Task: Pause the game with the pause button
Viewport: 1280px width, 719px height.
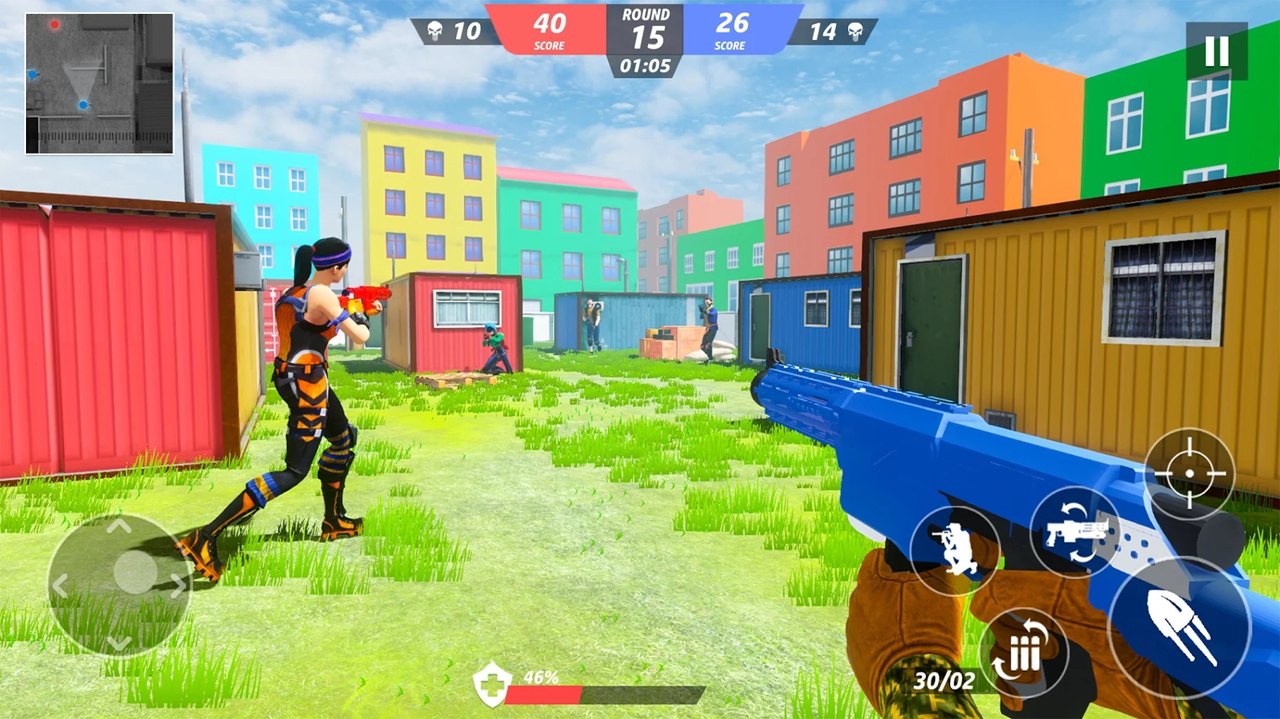Action: 1216,51
